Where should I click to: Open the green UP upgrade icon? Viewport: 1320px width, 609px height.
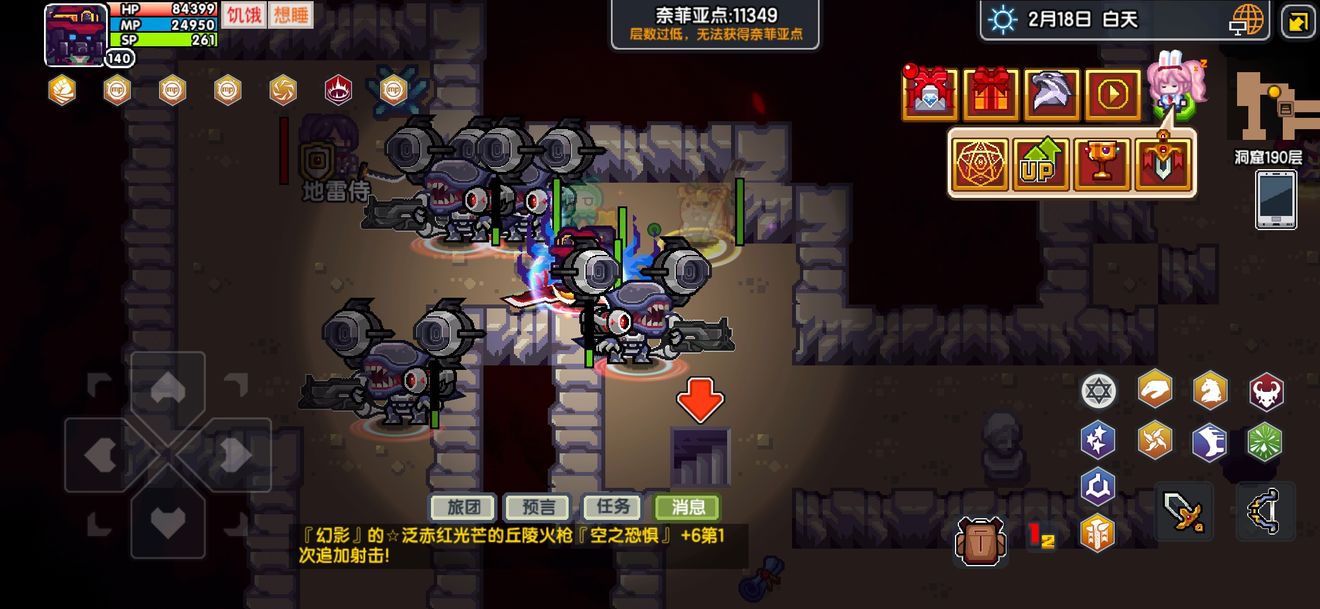coord(1040,164)
